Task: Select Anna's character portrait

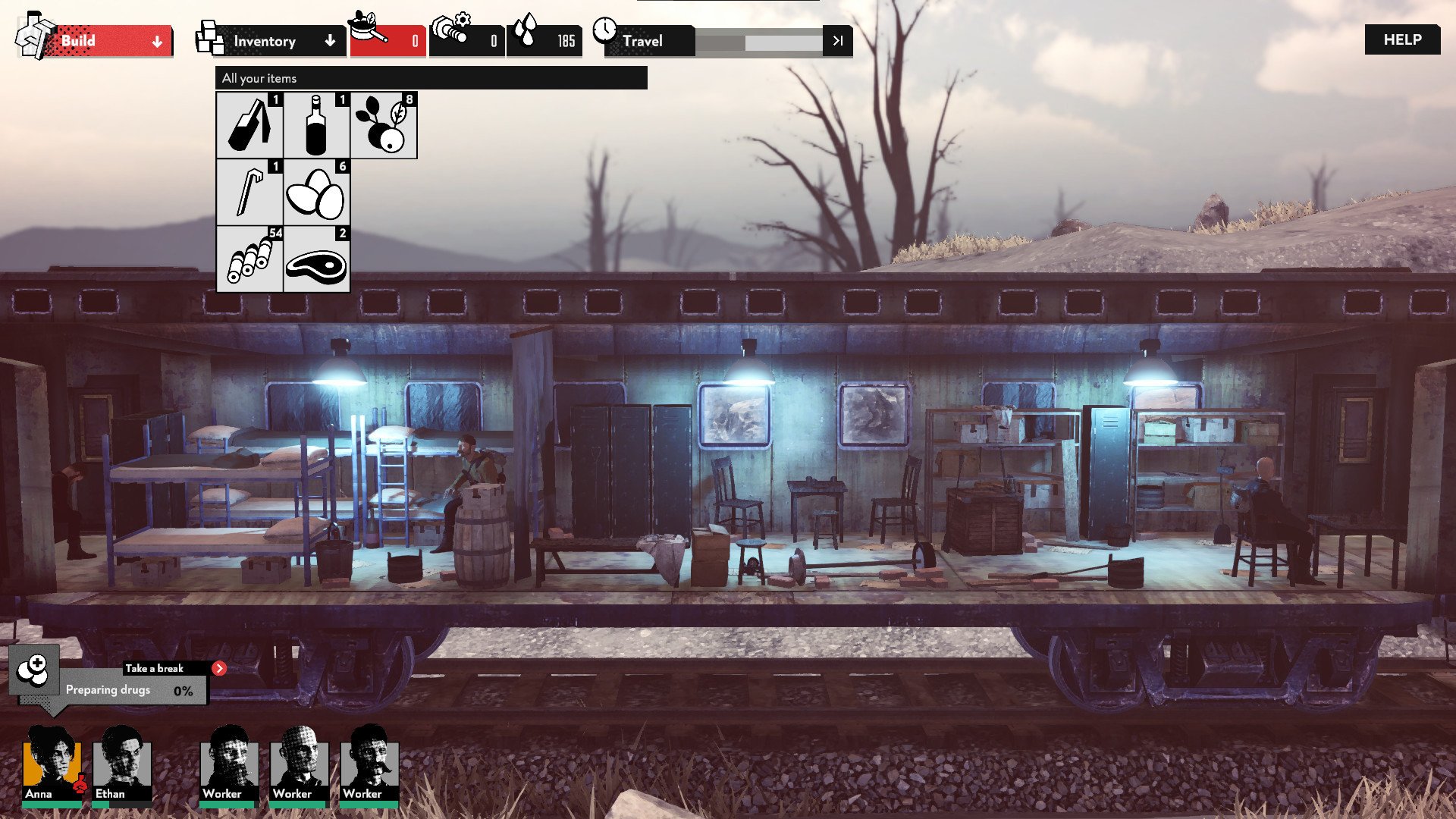Action: click(x=52, y=762)
